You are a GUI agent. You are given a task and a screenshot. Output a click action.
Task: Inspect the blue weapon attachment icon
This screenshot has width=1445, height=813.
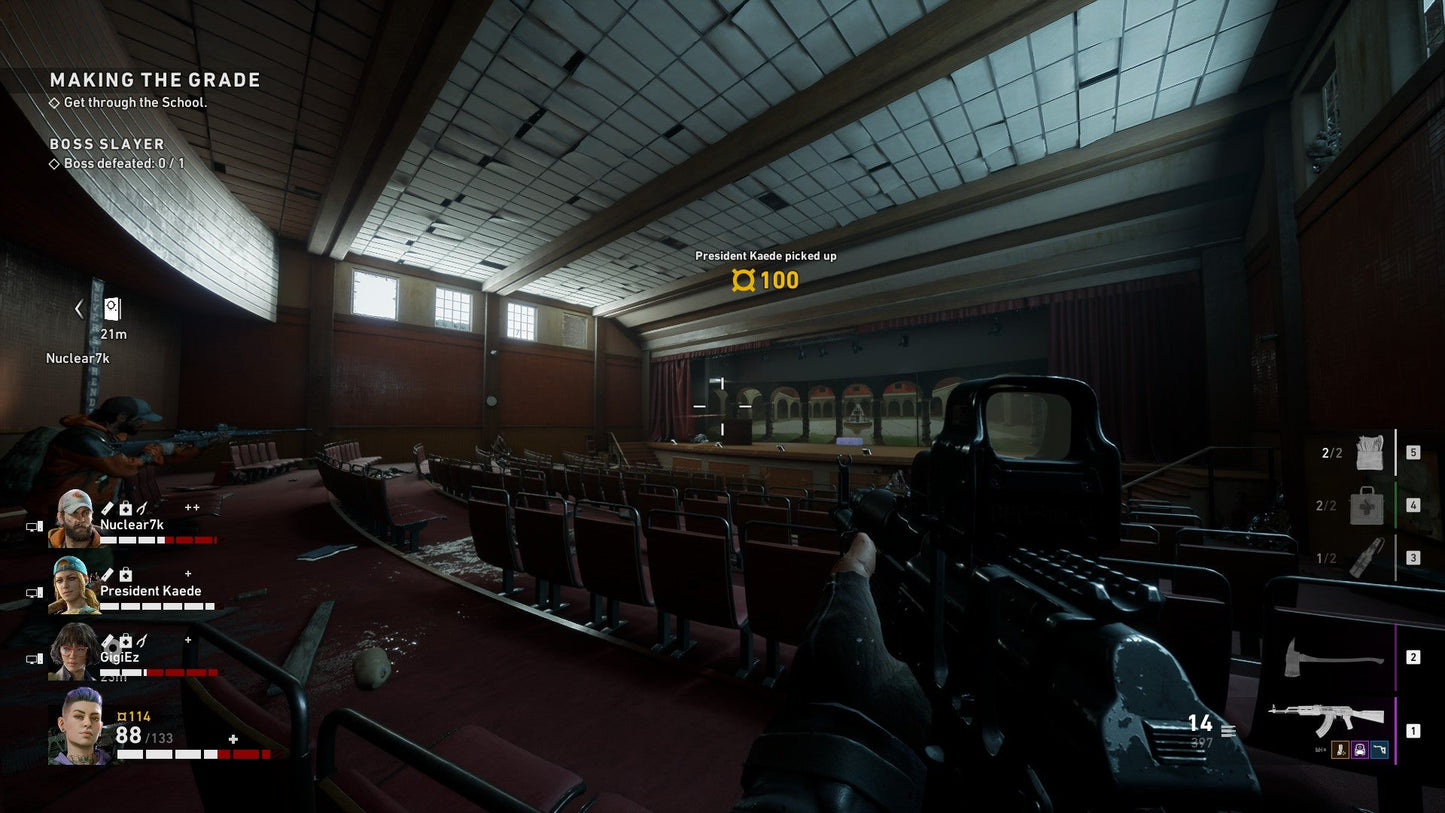point(1380,750)
